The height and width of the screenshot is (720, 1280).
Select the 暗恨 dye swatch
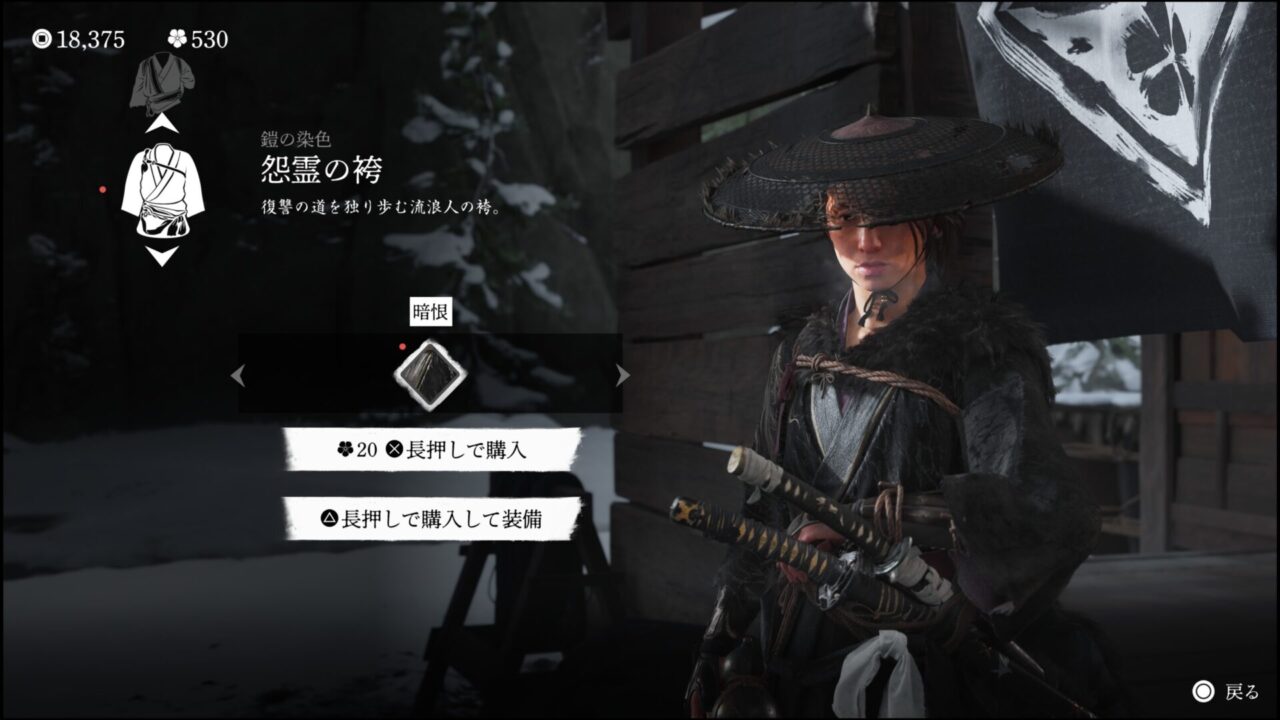pyautogui.click(x=430, y=374)
